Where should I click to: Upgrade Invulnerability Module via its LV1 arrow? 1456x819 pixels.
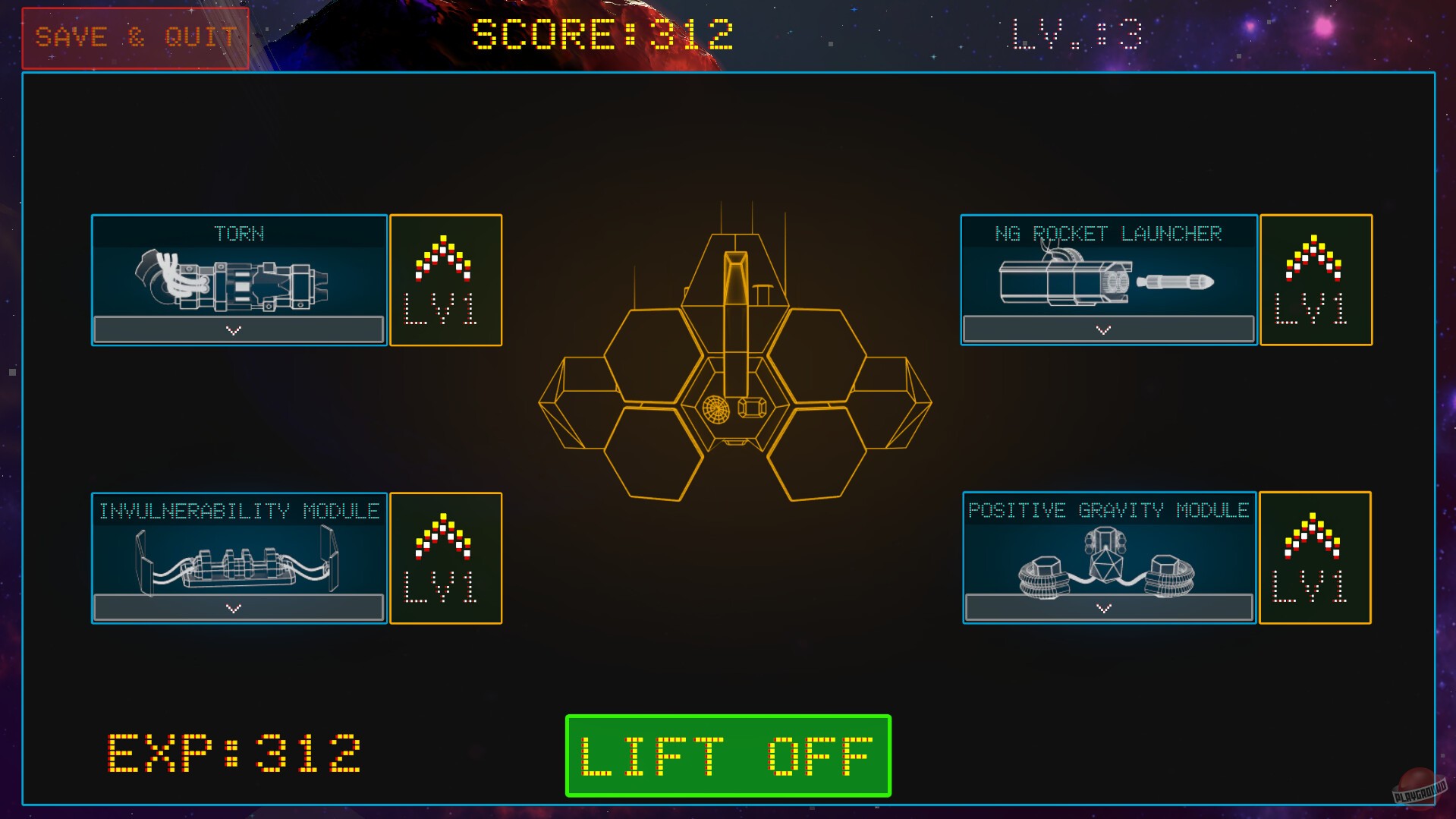(445, 558)
